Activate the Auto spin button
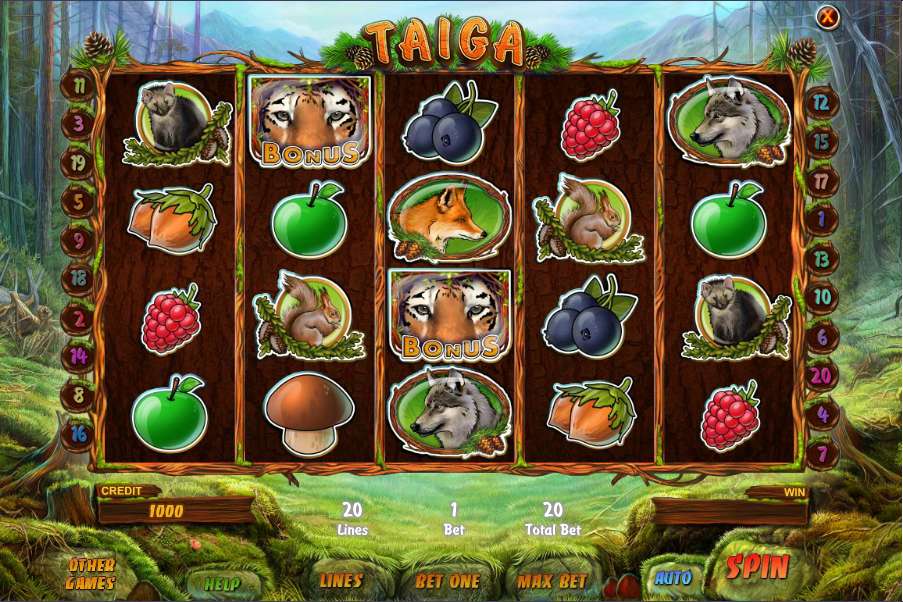 (x=673, y=577)
